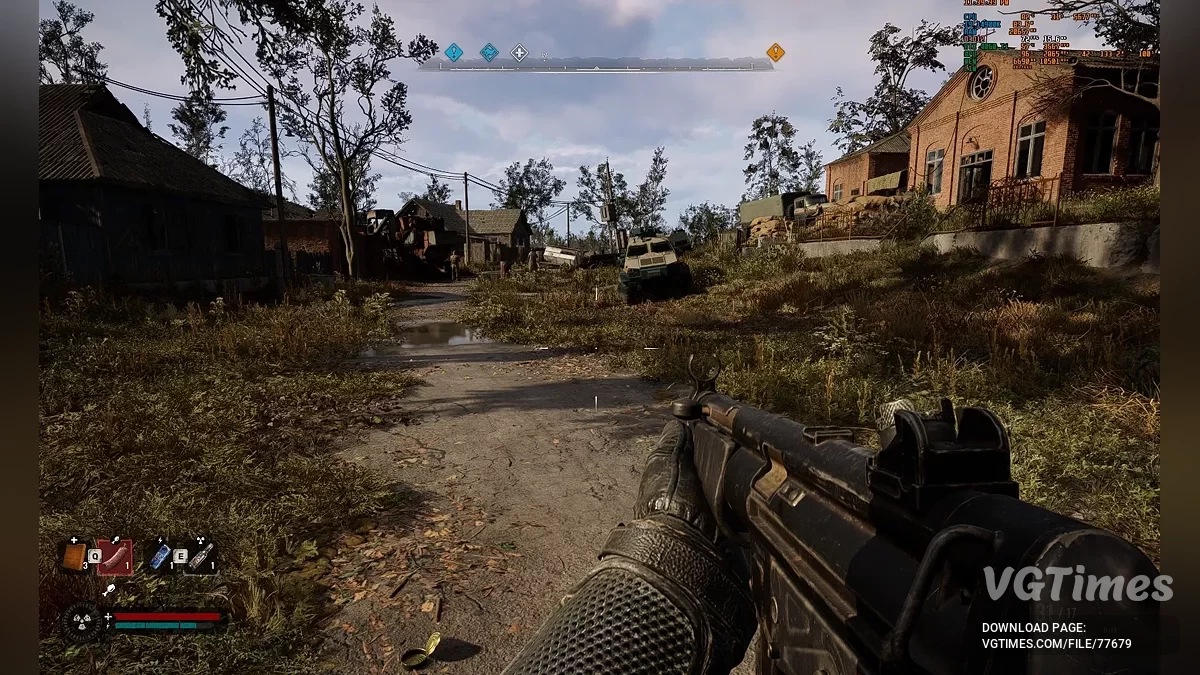Image resolution: width=1200 pixels, height=675 pixels.
Task: Use the sausage food slot
Action: click(x=116, y=556)
